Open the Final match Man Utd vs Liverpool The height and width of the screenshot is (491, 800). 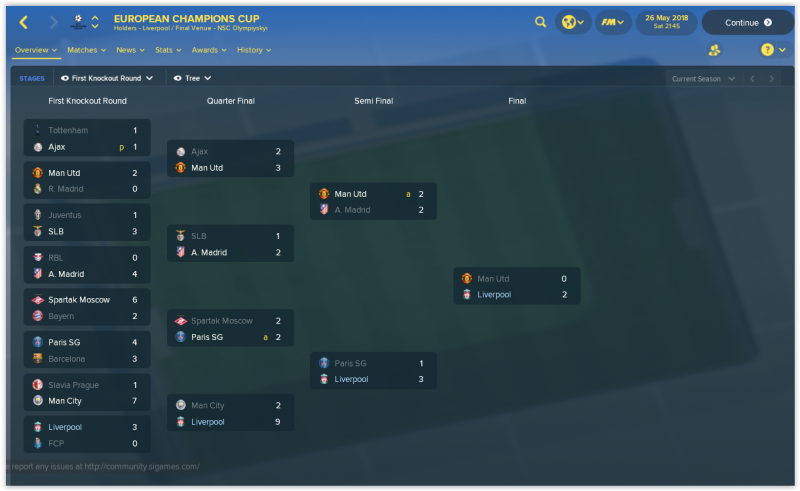pyautogui.click(x=516, y=286)
